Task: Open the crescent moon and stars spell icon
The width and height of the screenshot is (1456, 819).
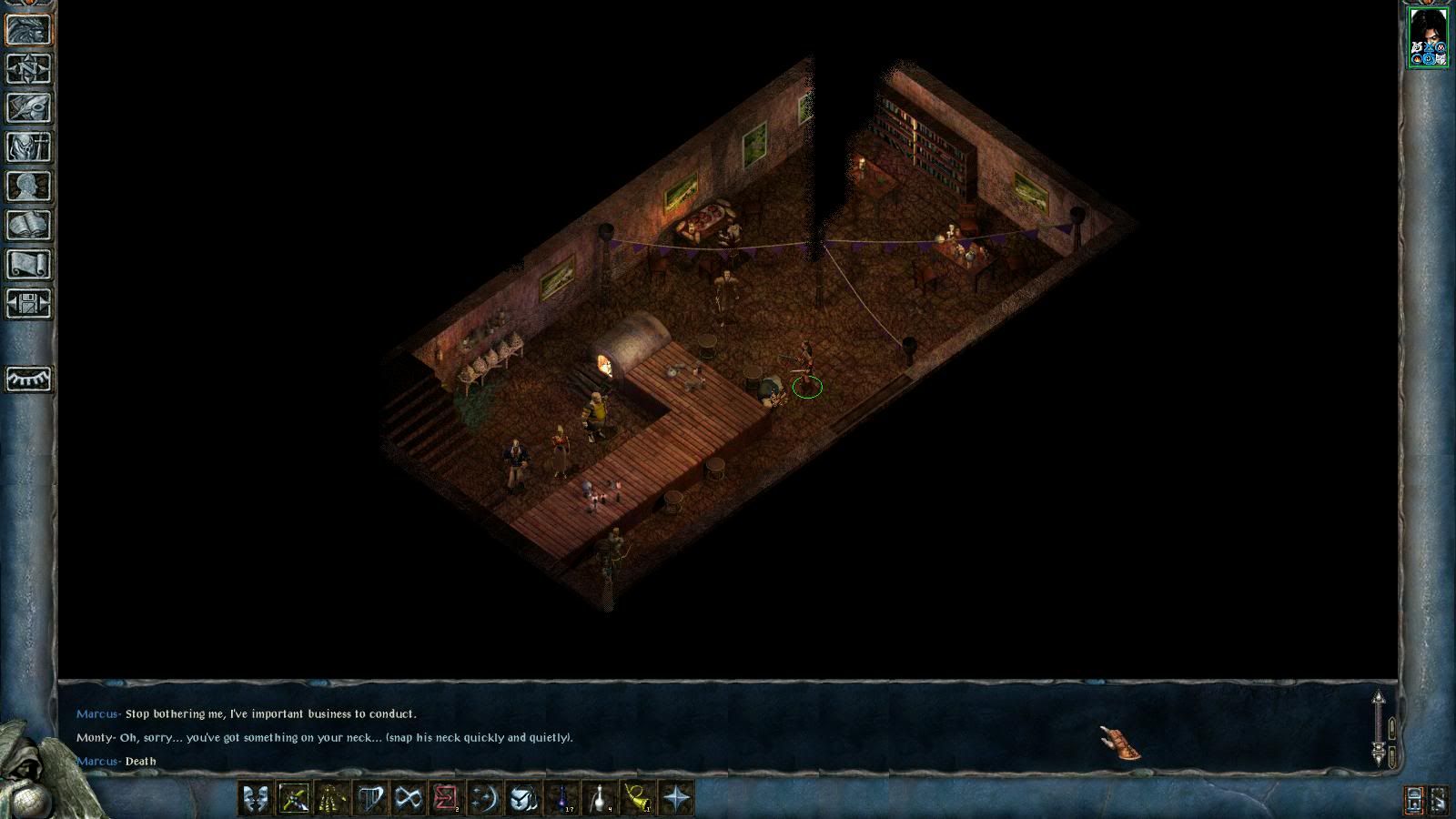Action: pyautogui.click(x=485, y=798)
